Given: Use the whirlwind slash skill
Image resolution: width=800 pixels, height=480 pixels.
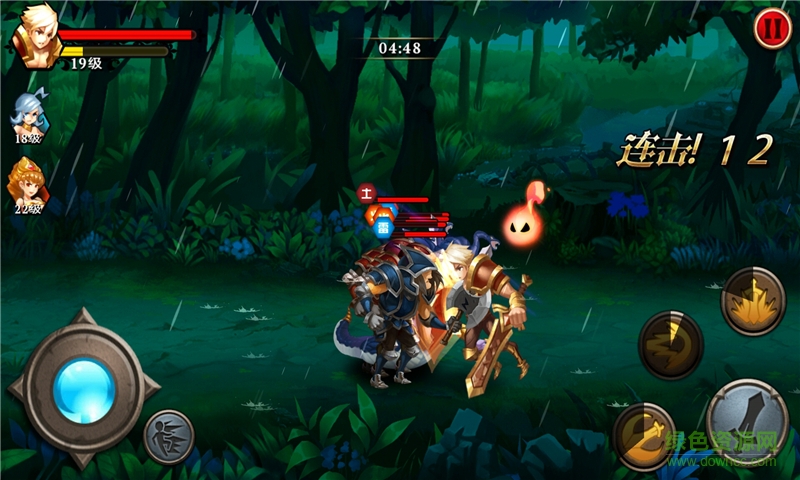Looking at the screenshot, I should coord(670,345).
